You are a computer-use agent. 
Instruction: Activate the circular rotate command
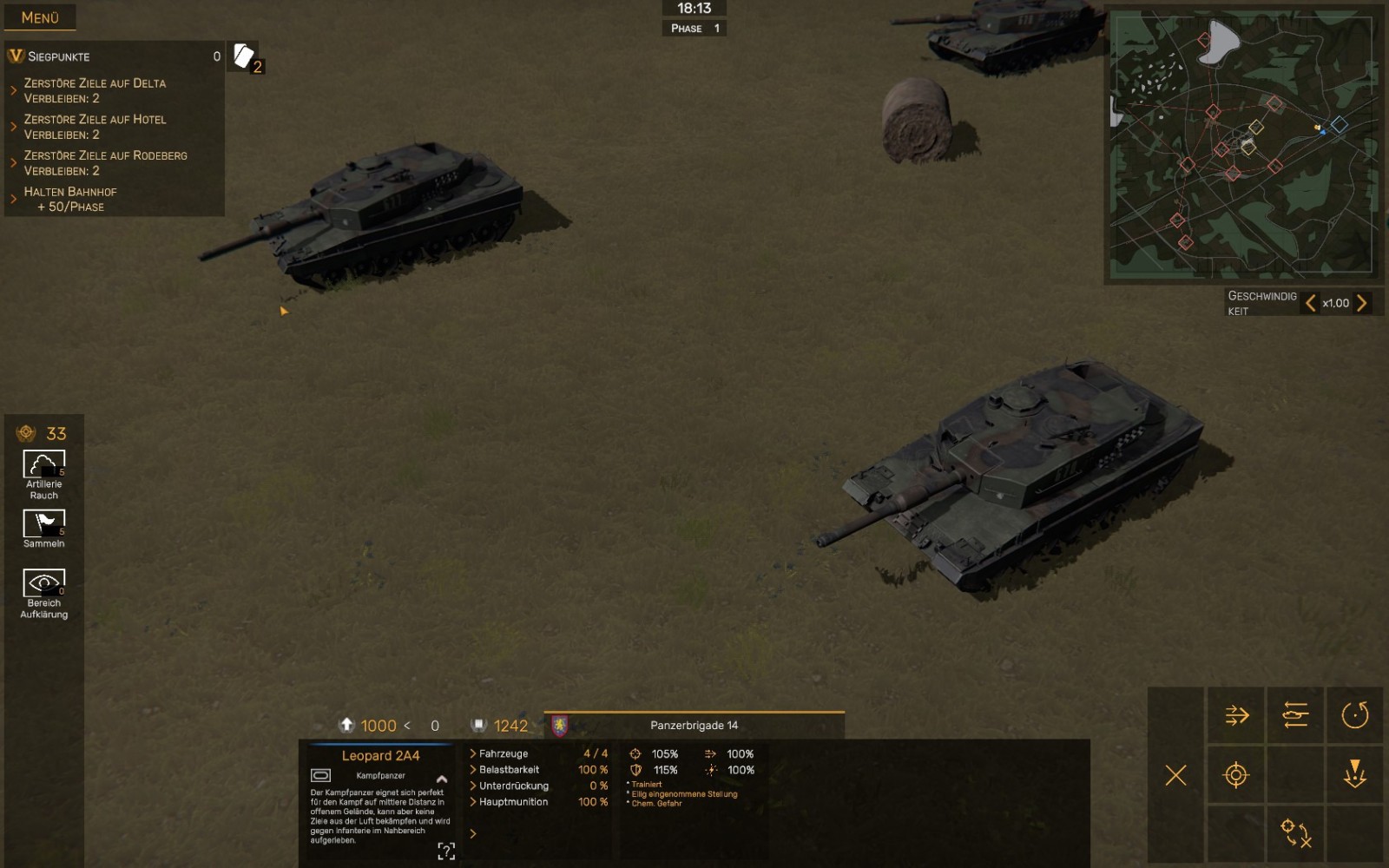[1354, 715]
